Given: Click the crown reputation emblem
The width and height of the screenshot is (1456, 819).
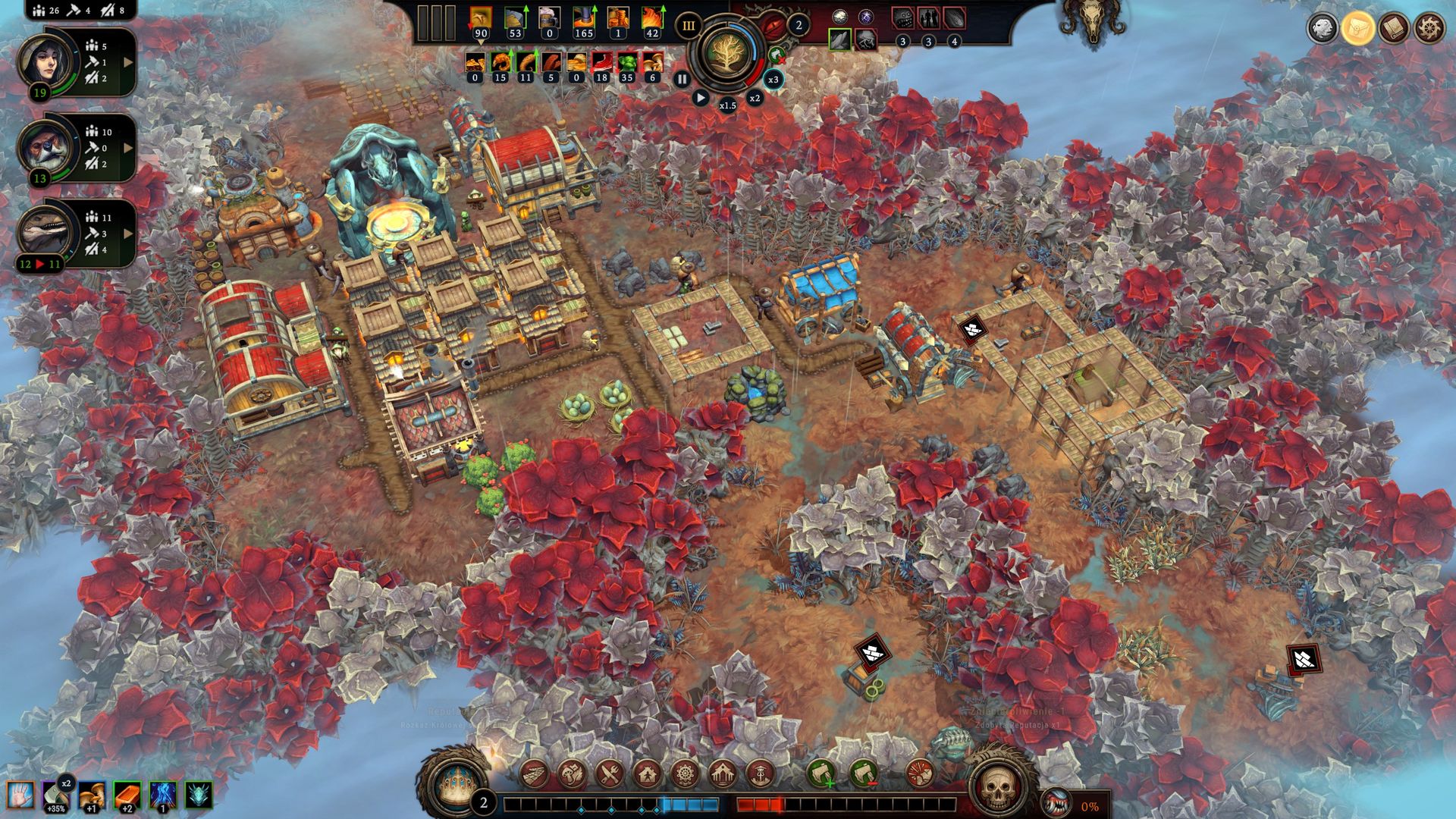Looking at the screenshot, I should pyautogui.click(x=457, y=781).
